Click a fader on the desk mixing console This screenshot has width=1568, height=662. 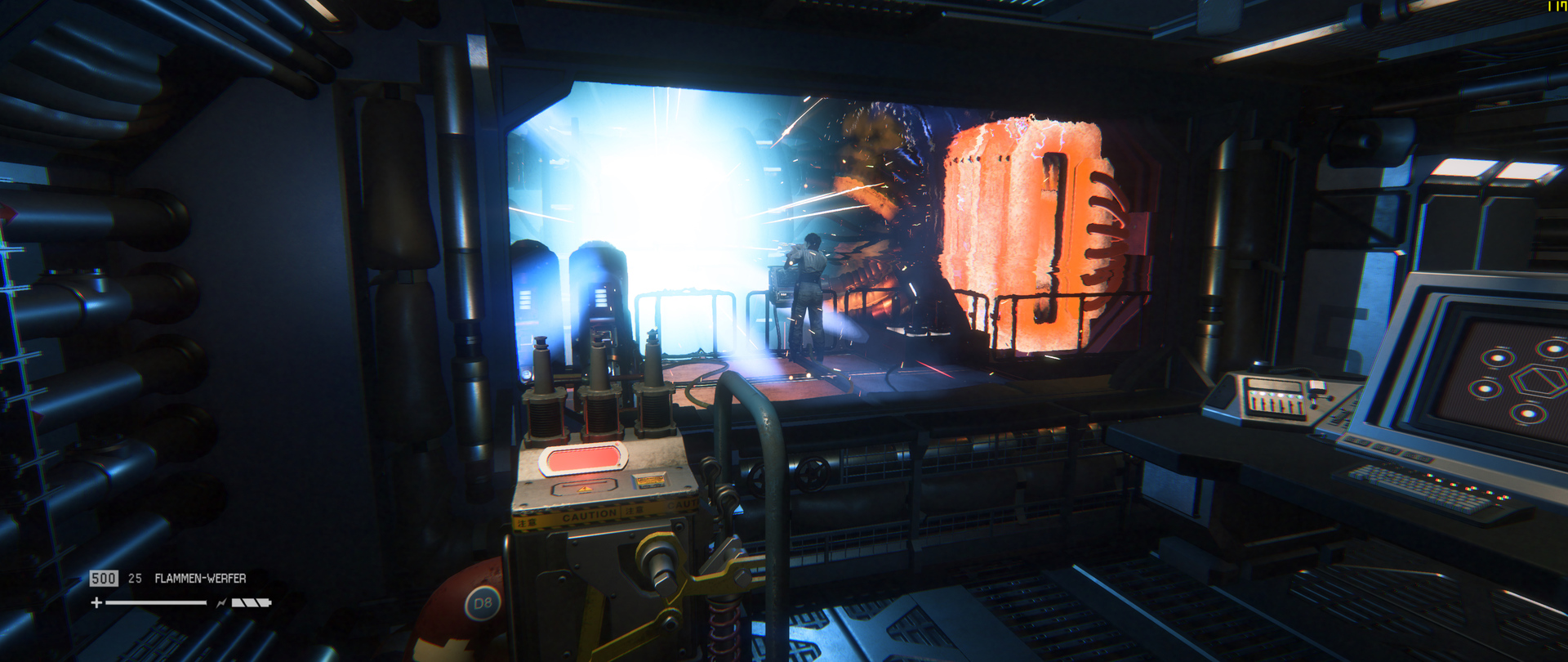click(x=1282, y=402)
